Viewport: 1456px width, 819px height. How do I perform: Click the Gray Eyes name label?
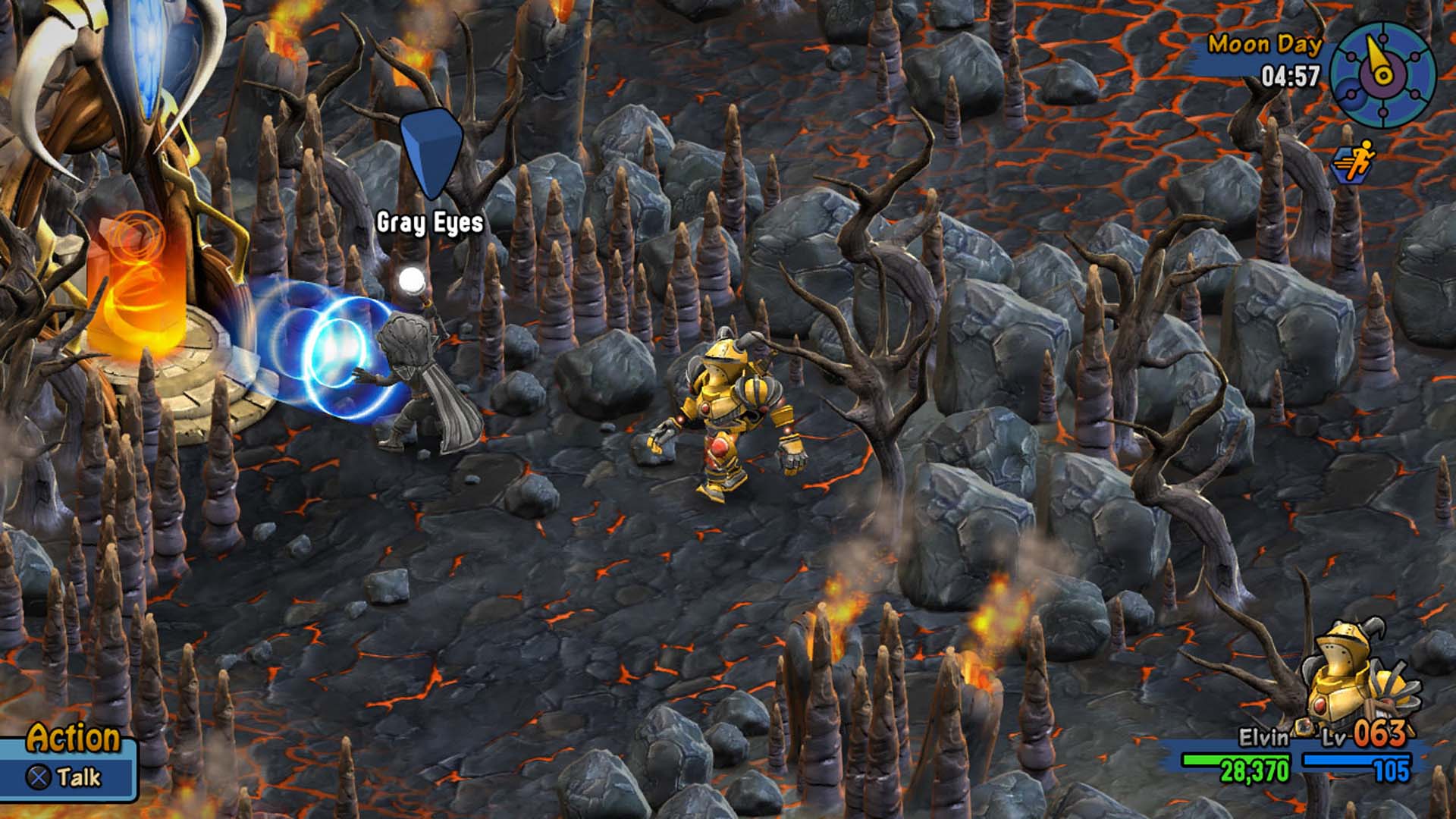tap(429, 224)
